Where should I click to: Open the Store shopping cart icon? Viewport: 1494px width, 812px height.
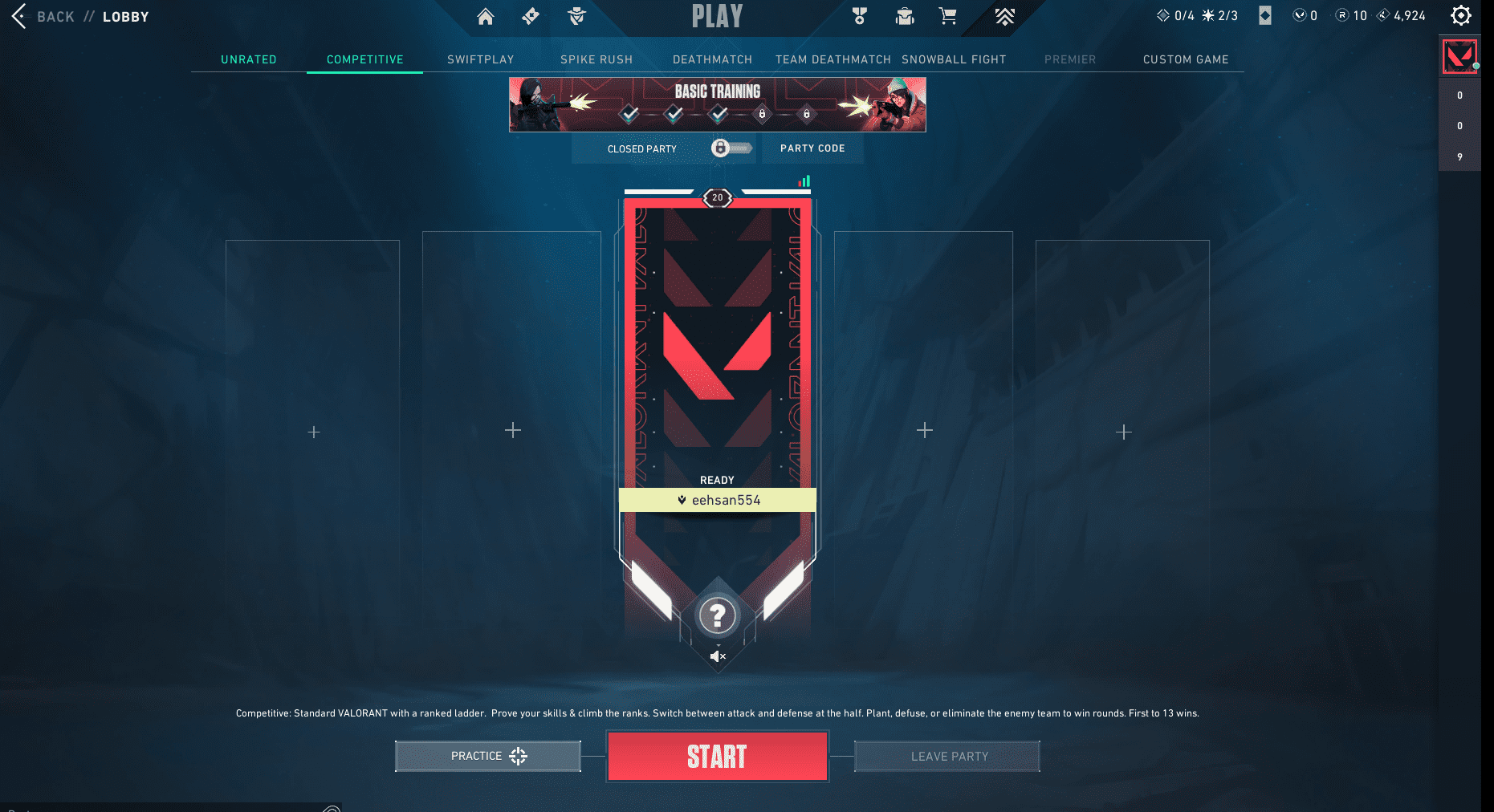click(x=947, y=16)
